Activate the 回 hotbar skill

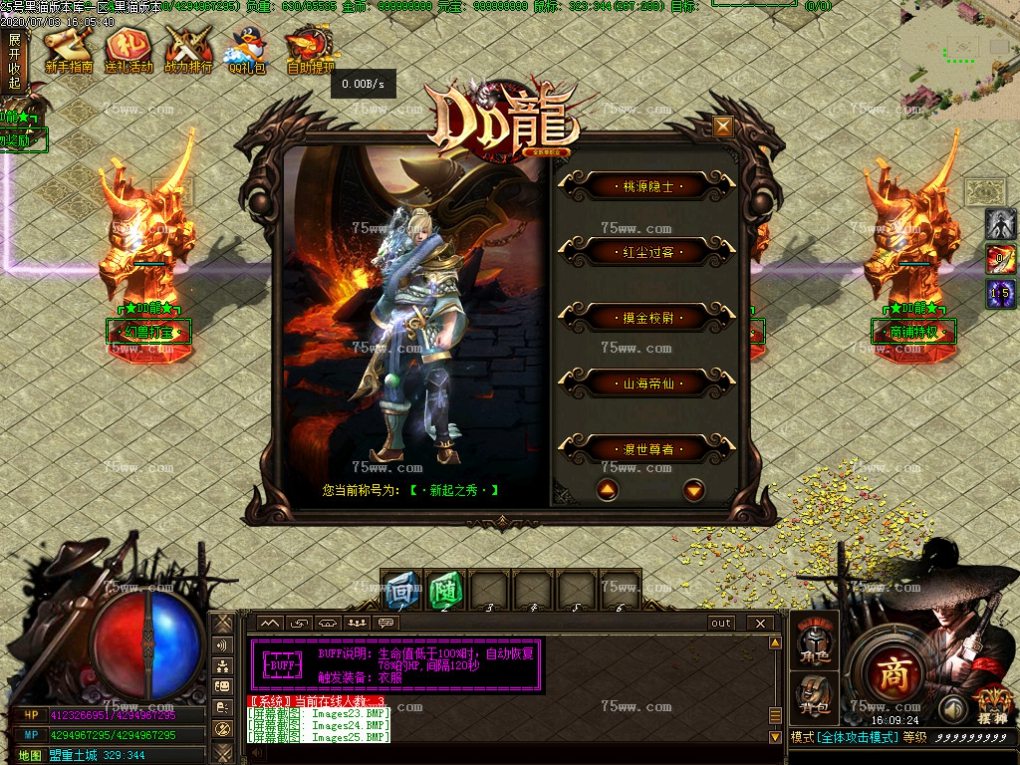click(x=401, y=590)
